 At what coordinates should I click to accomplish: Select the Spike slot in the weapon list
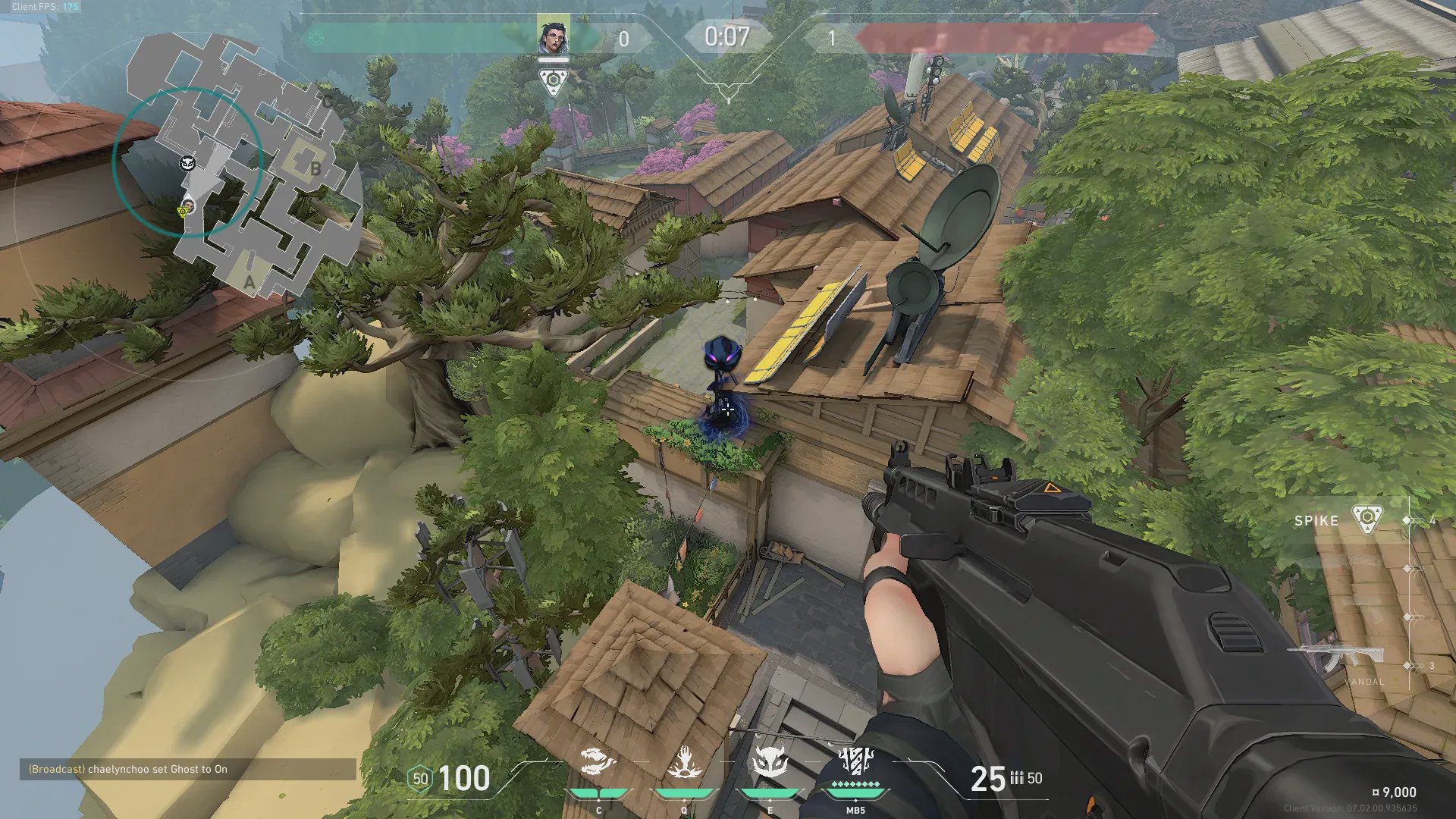(1338, 520)
